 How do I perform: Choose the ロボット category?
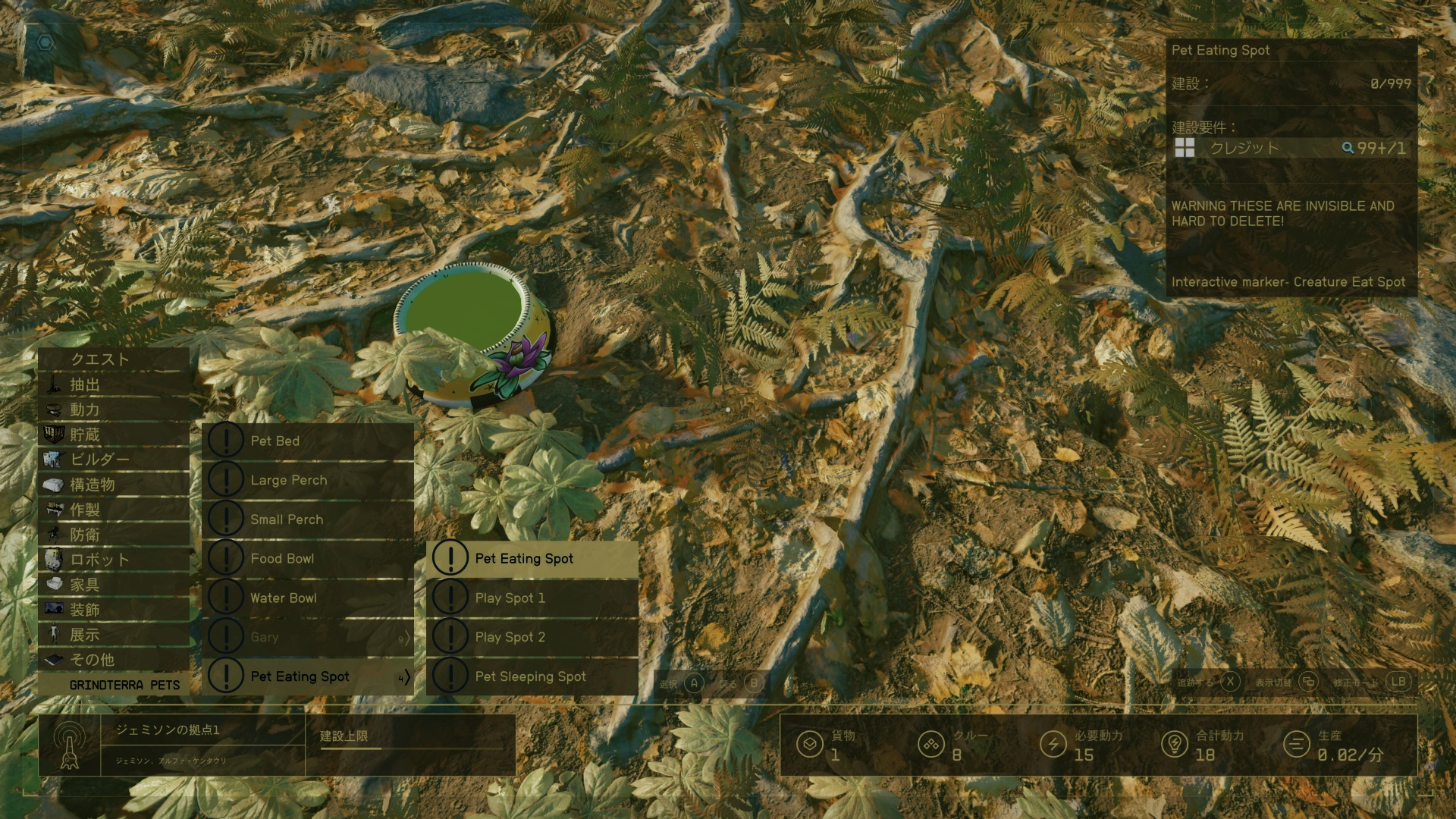[114, 560]
